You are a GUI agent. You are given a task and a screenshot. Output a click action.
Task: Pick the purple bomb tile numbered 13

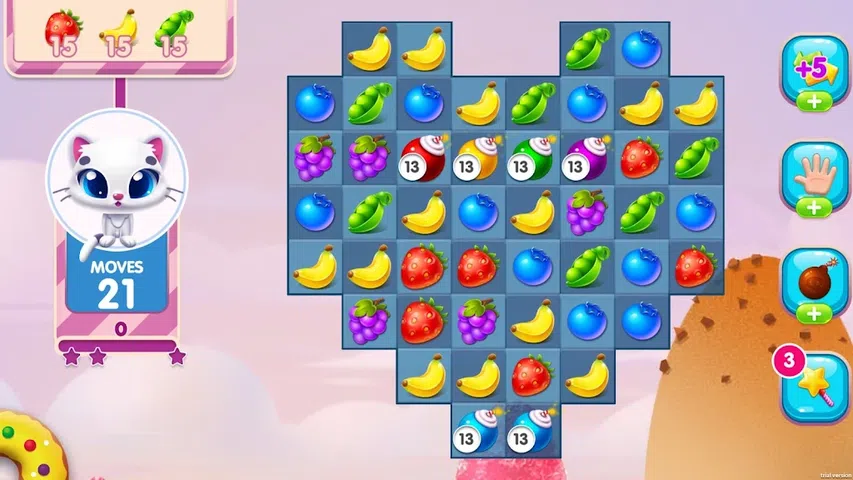(586, 155)
